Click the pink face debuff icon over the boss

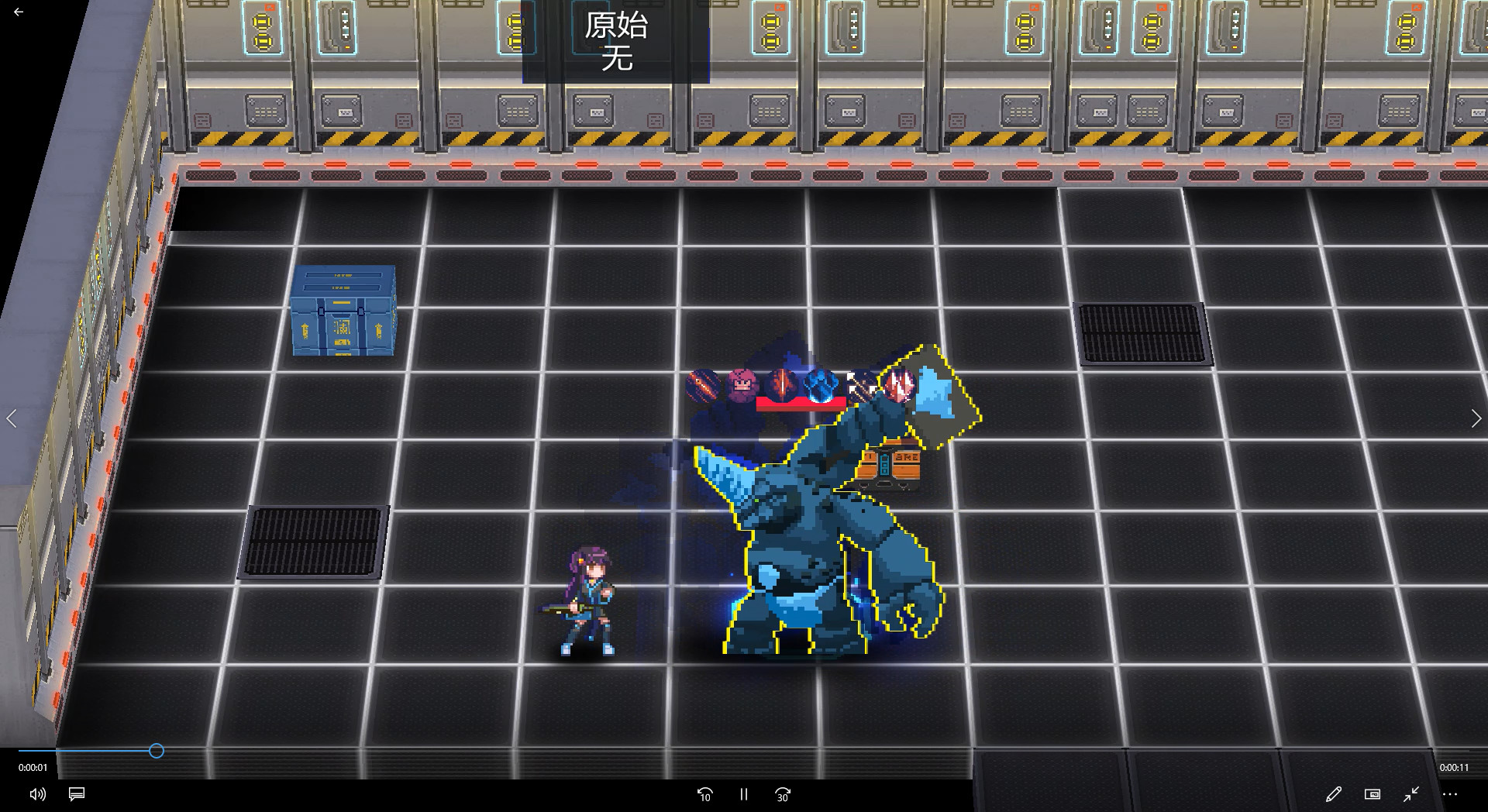[741, 384]
